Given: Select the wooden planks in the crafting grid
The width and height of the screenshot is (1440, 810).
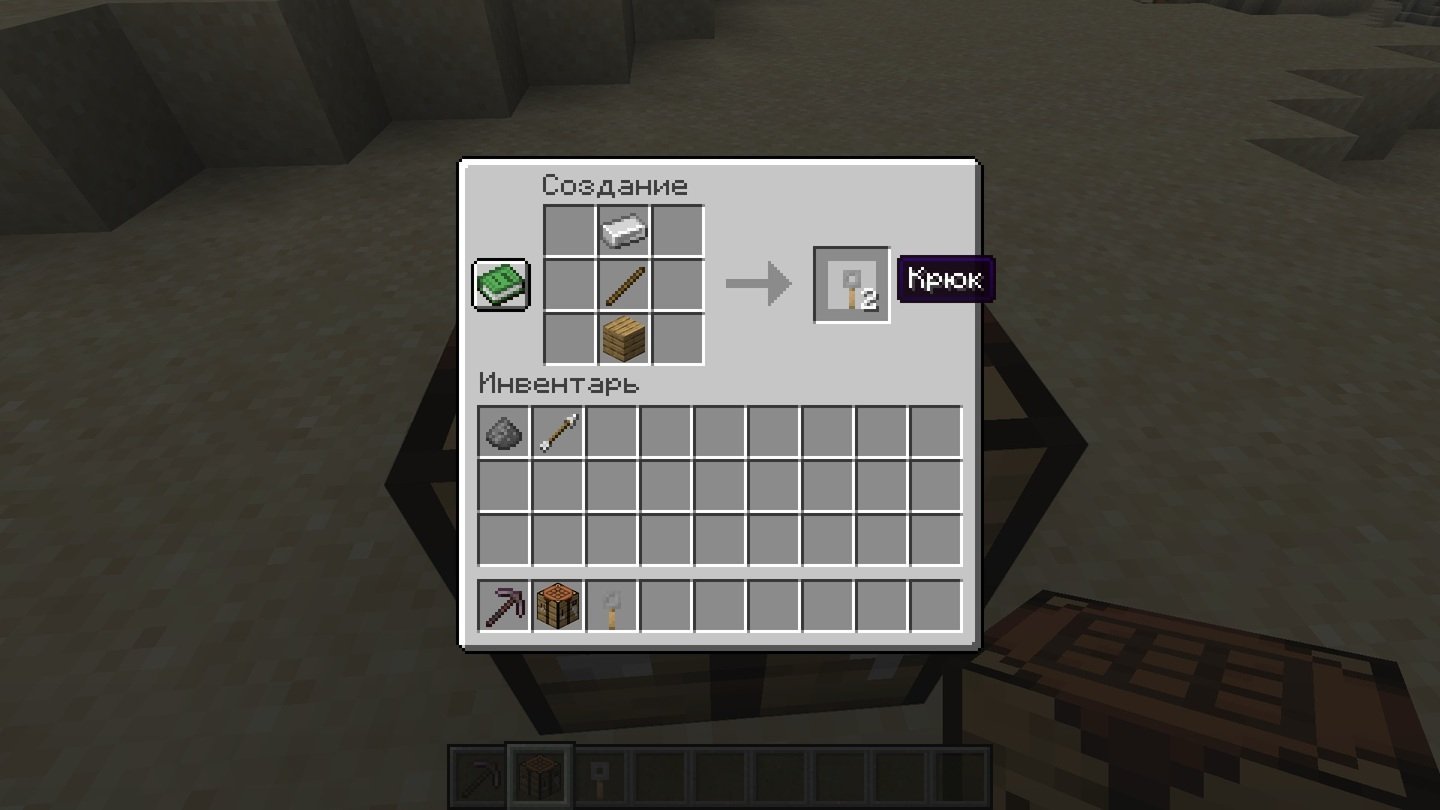Looking at the screenshot, I should (624, 340).
